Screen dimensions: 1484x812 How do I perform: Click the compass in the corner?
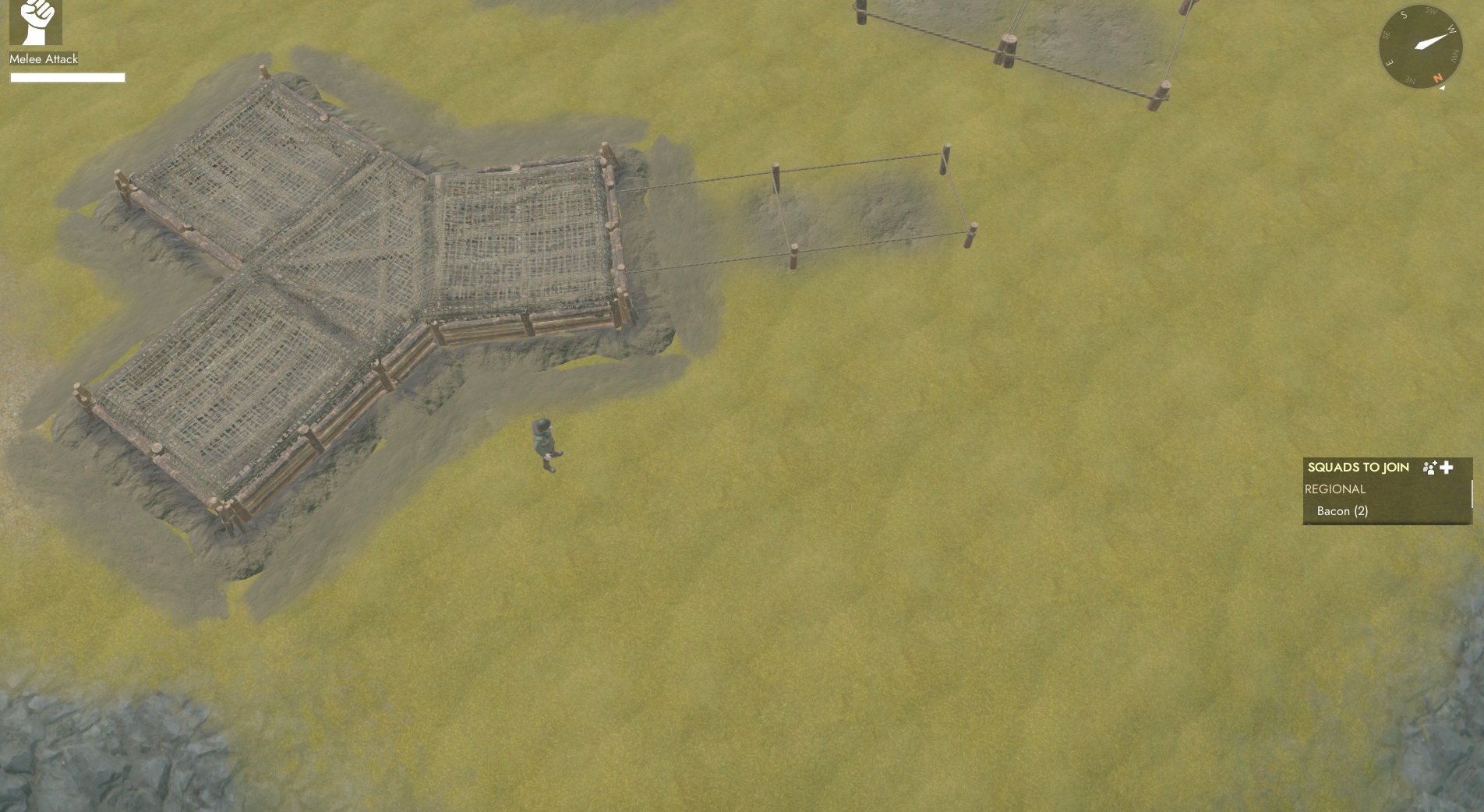[x=1419, y=46]
